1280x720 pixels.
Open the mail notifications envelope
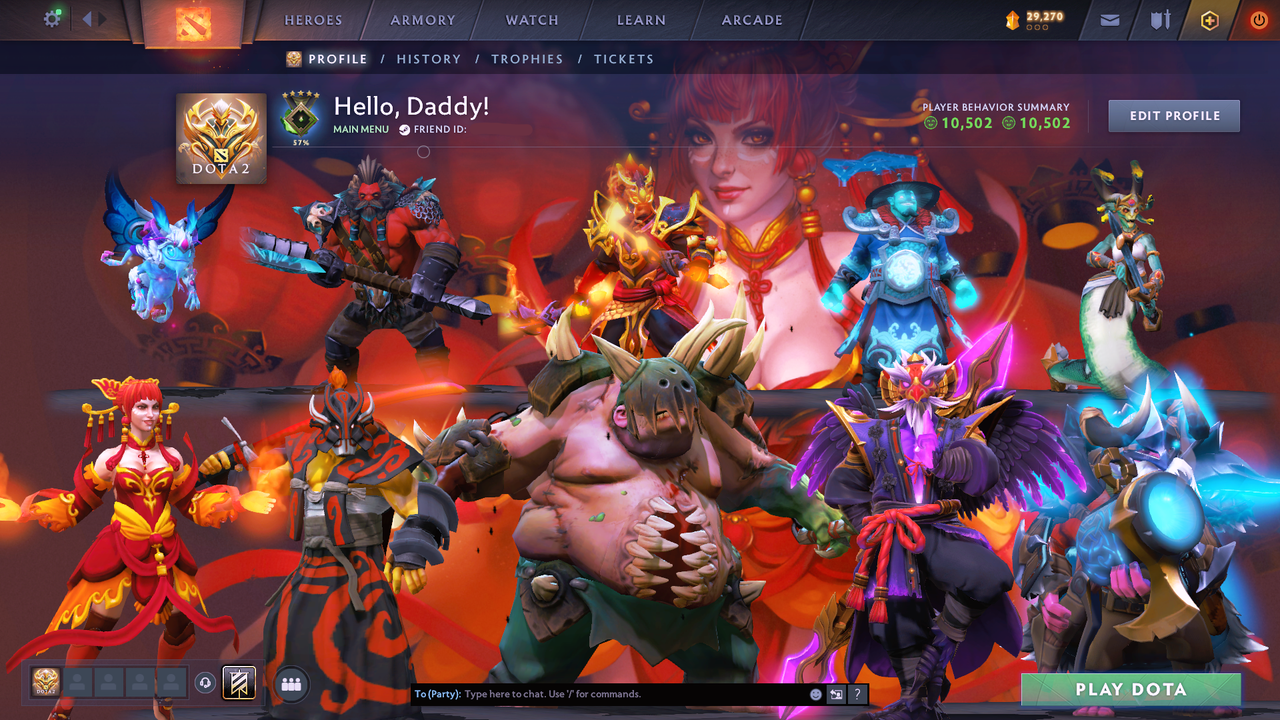point(1108,19)
